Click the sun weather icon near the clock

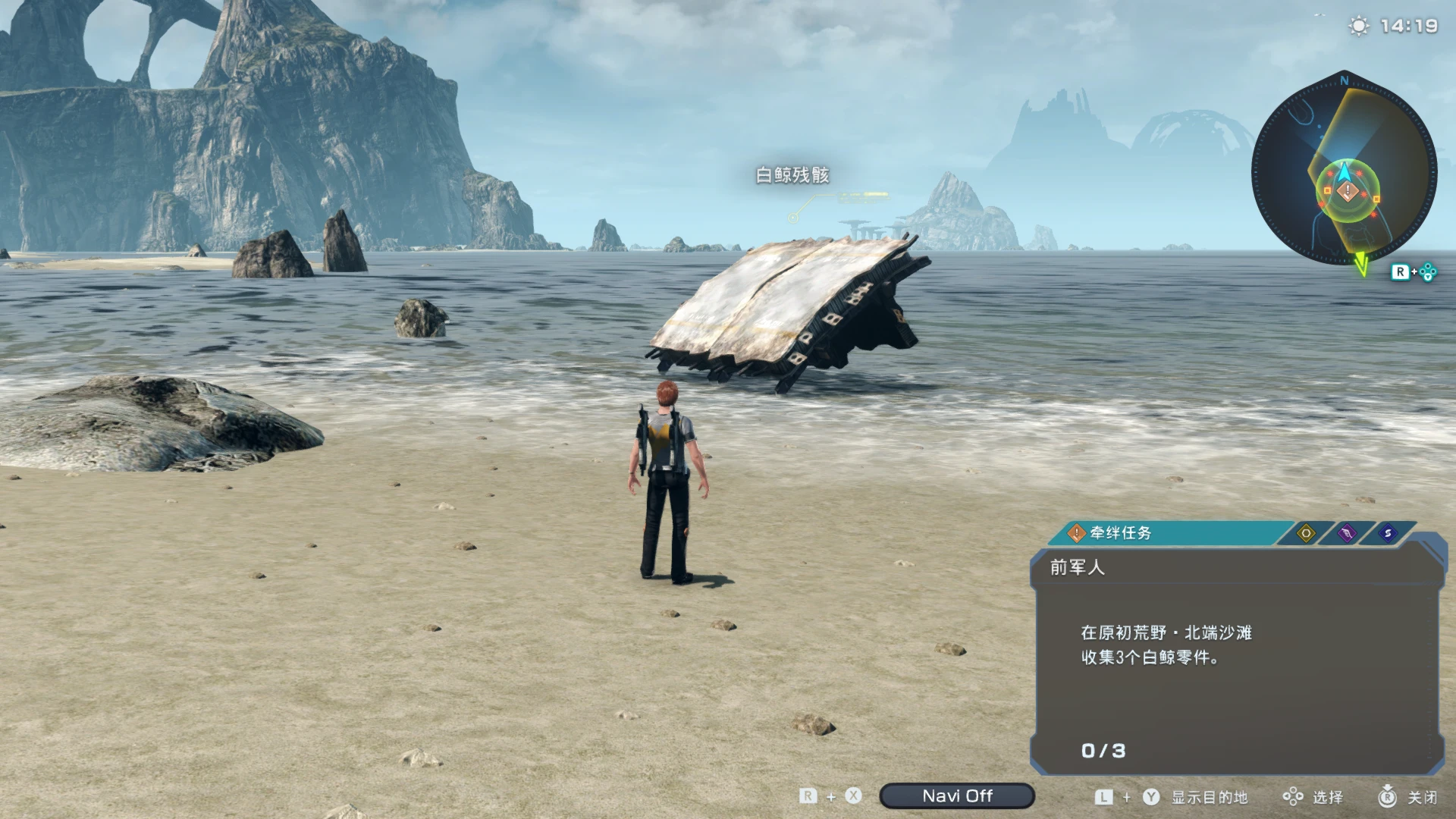(1357, 25)
